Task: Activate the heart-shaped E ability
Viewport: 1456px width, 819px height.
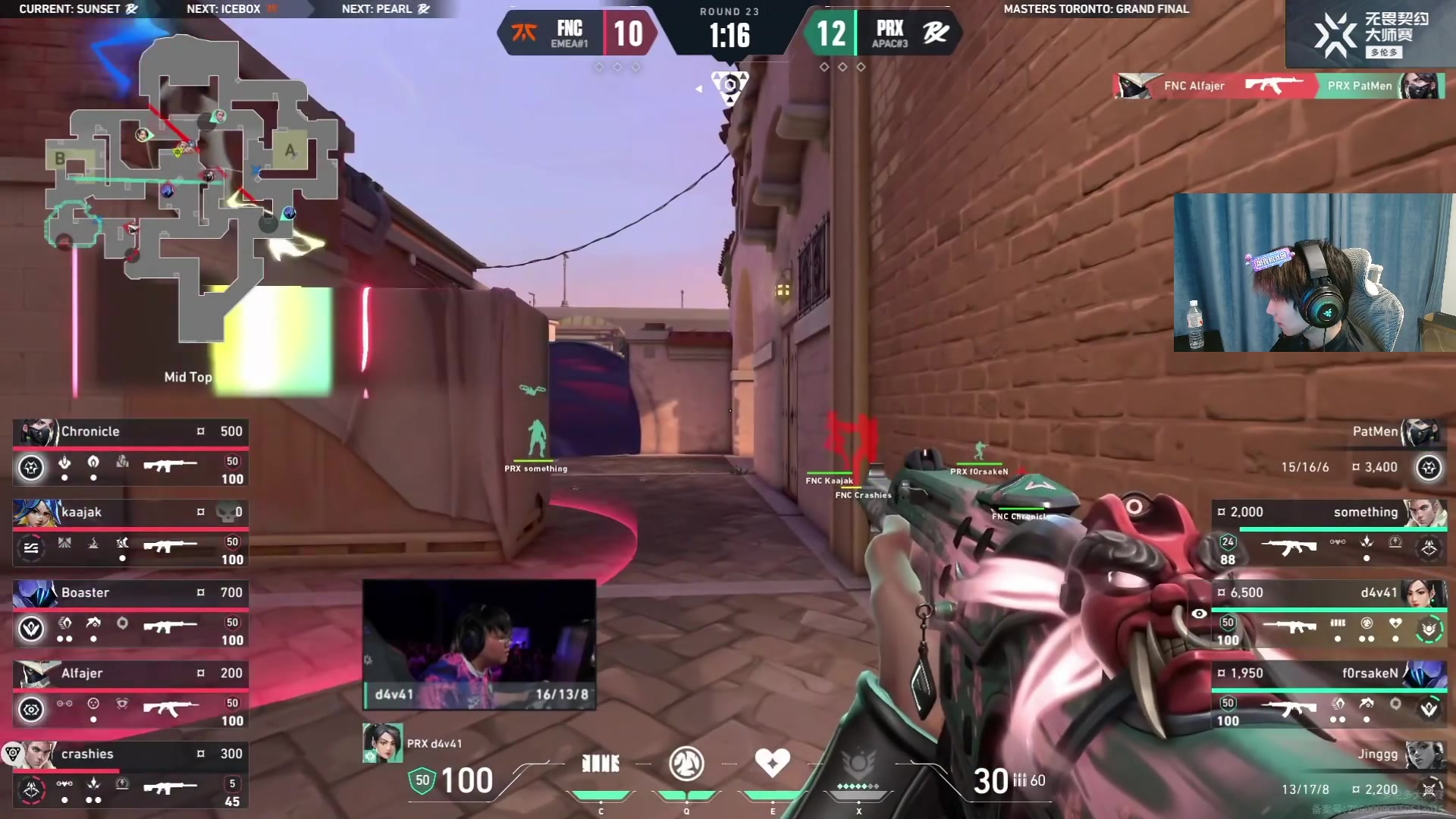Action: pyautogui.click(x=772, y=763)
